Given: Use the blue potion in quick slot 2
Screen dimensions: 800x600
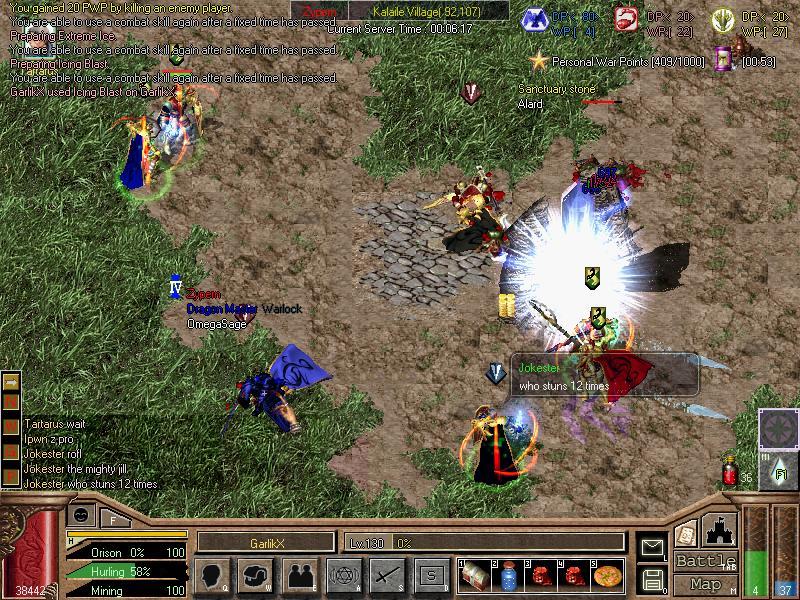Looking at the screenshot, I should click(x=508, y=576).
